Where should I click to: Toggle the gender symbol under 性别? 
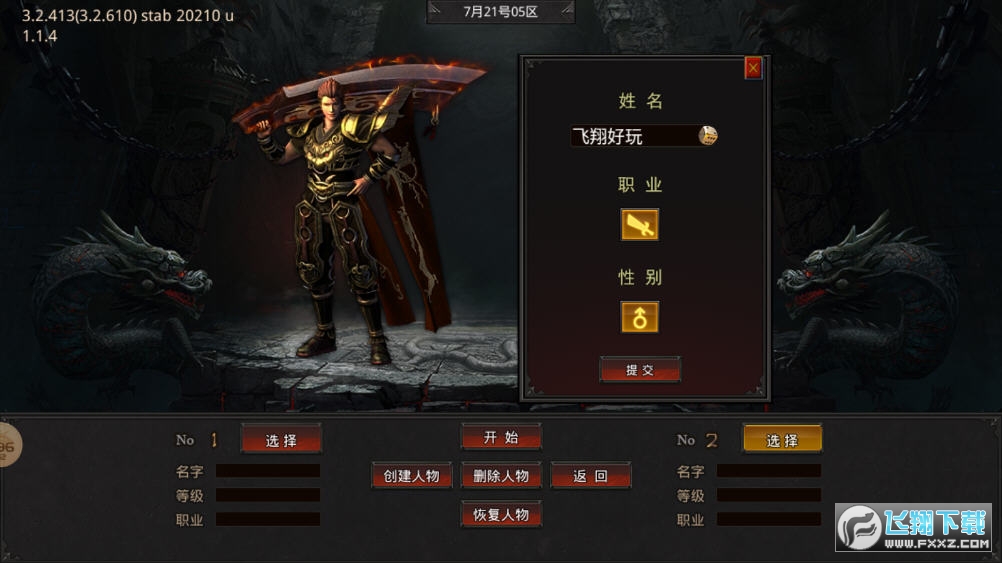[640, 317]
